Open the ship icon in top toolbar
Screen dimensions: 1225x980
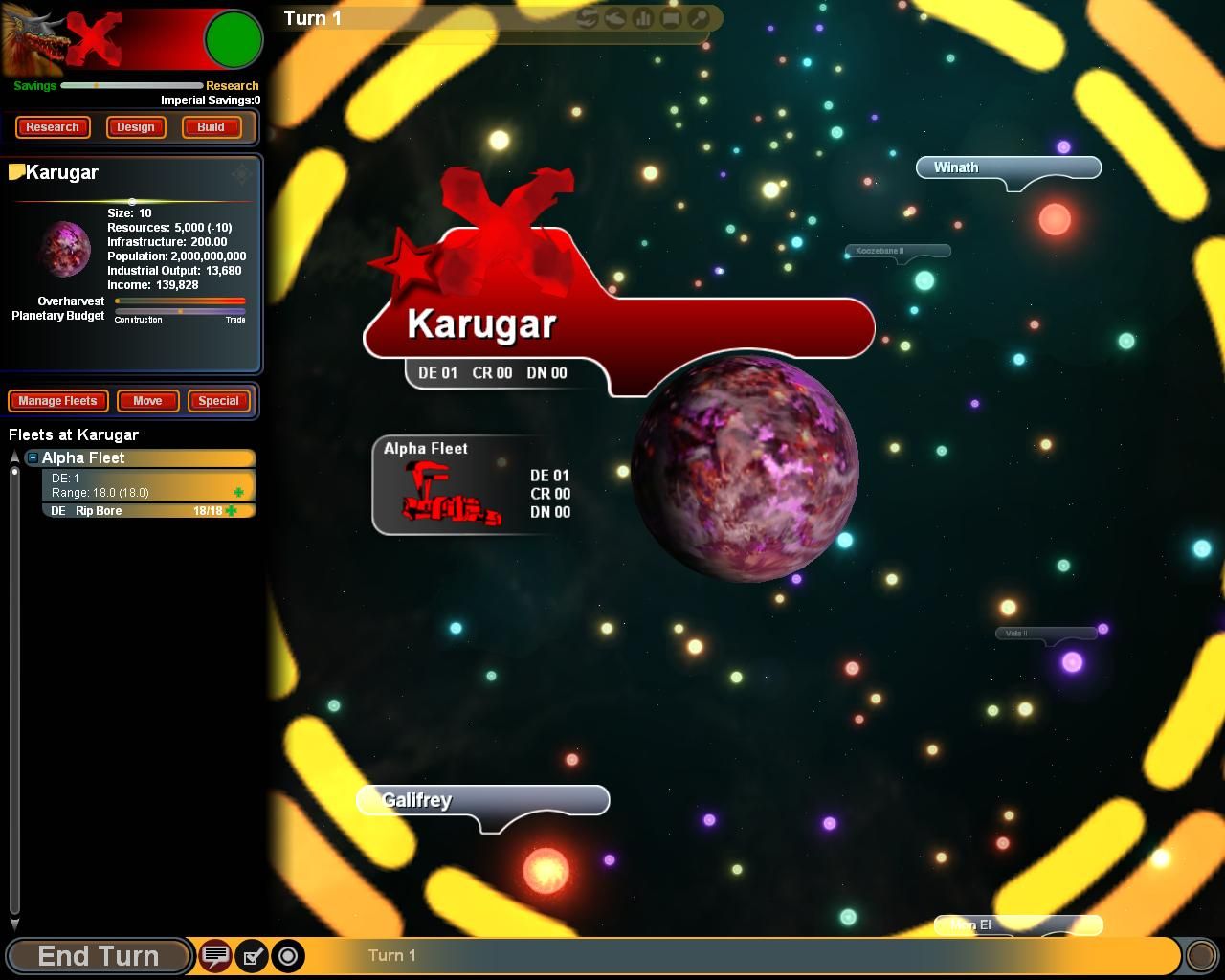click(x=615, y=18)
